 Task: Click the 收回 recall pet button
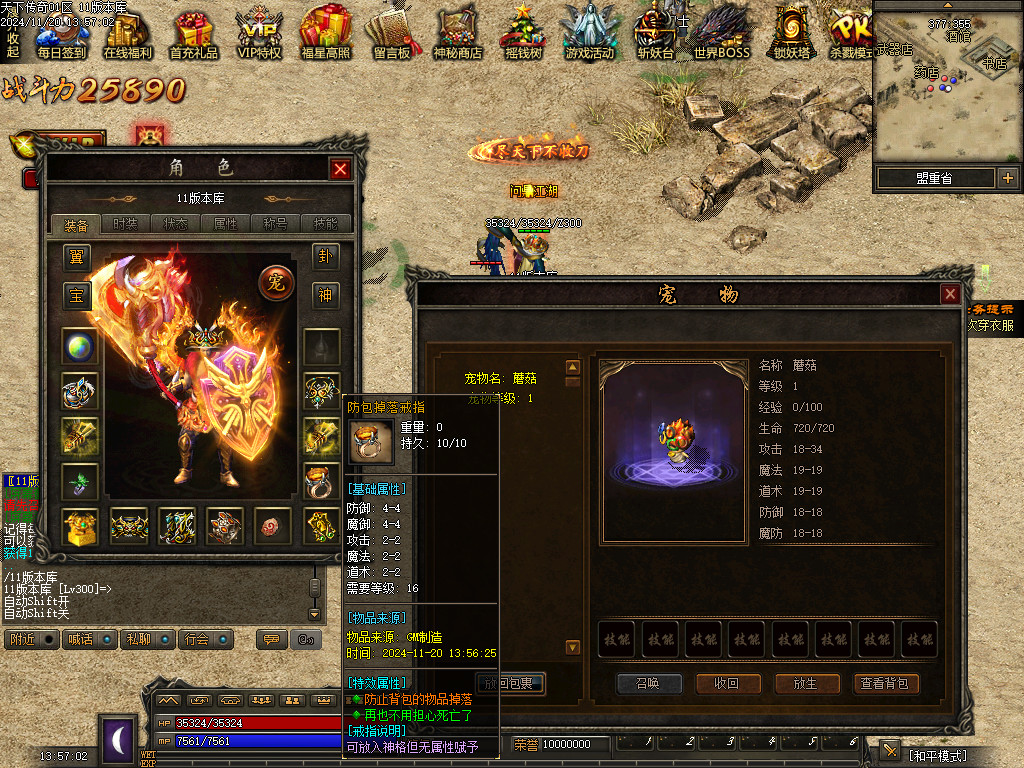click(x=726, y=683)
